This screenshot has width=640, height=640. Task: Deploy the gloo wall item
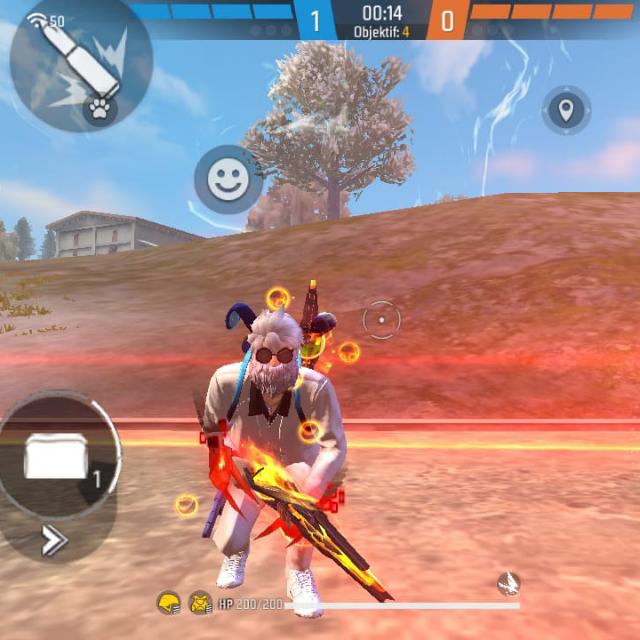pos(57,456)
